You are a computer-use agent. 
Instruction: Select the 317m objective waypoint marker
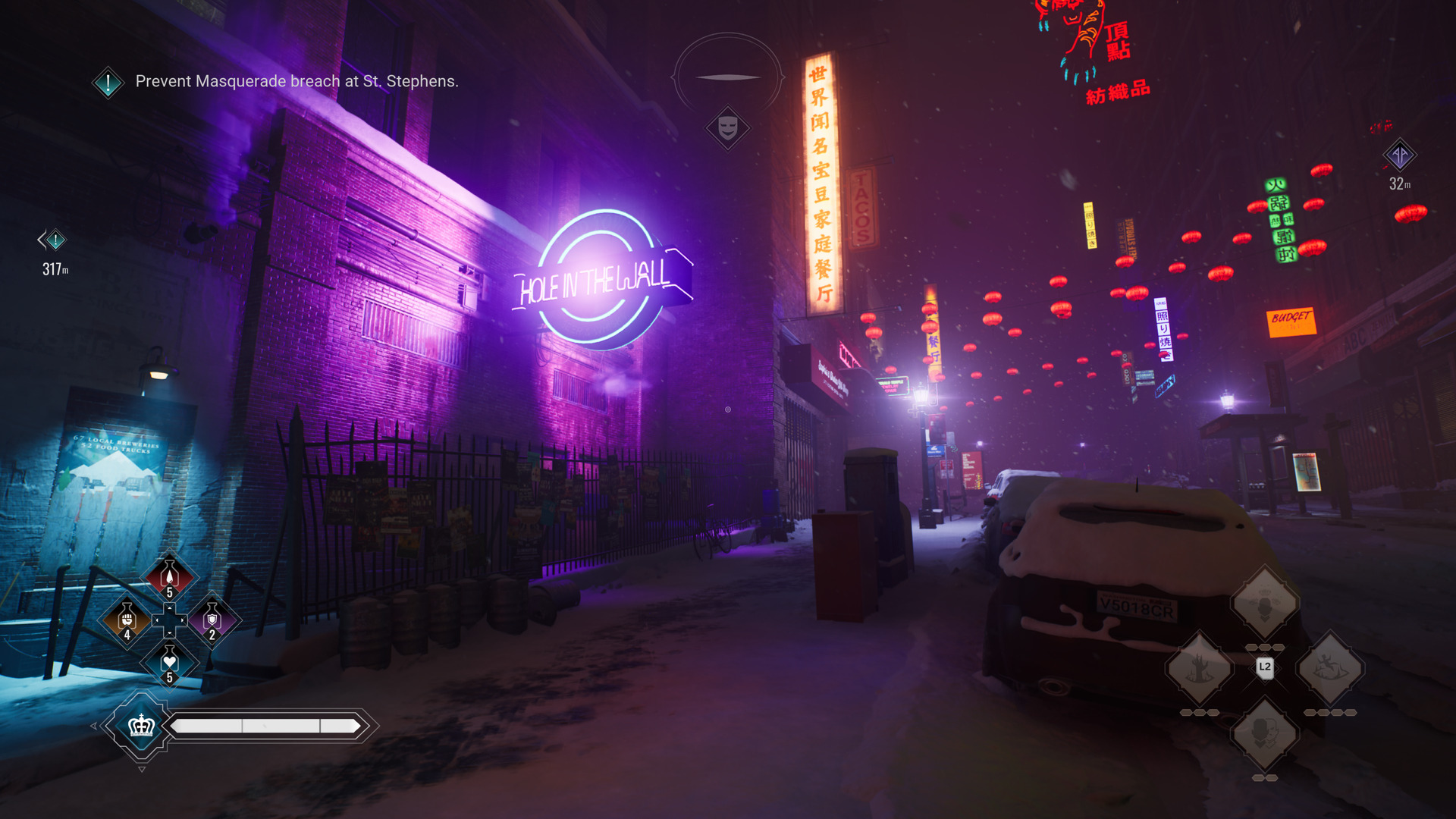(x=54, y=241)
